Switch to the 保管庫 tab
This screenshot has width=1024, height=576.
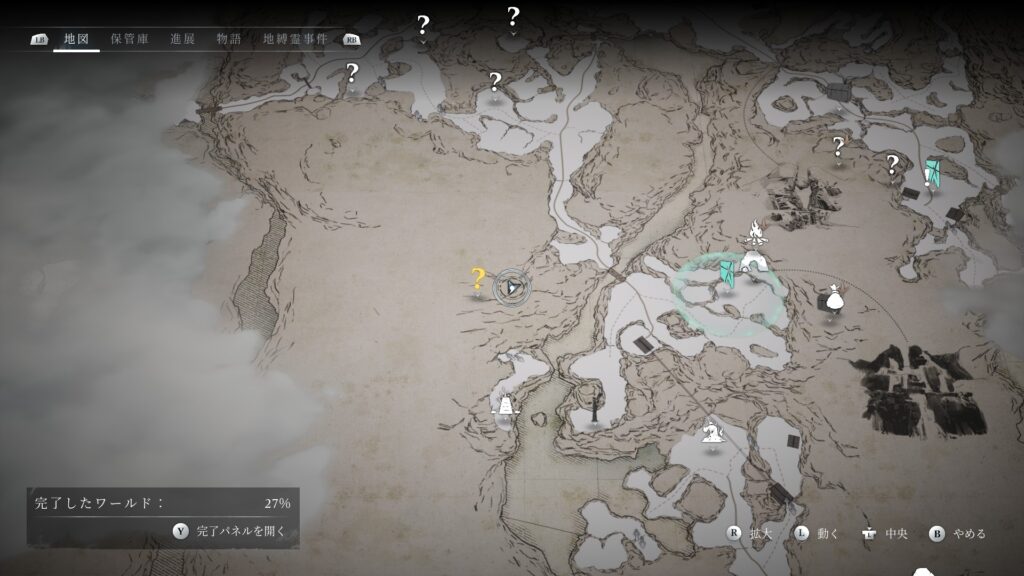(x=130, y=39)
